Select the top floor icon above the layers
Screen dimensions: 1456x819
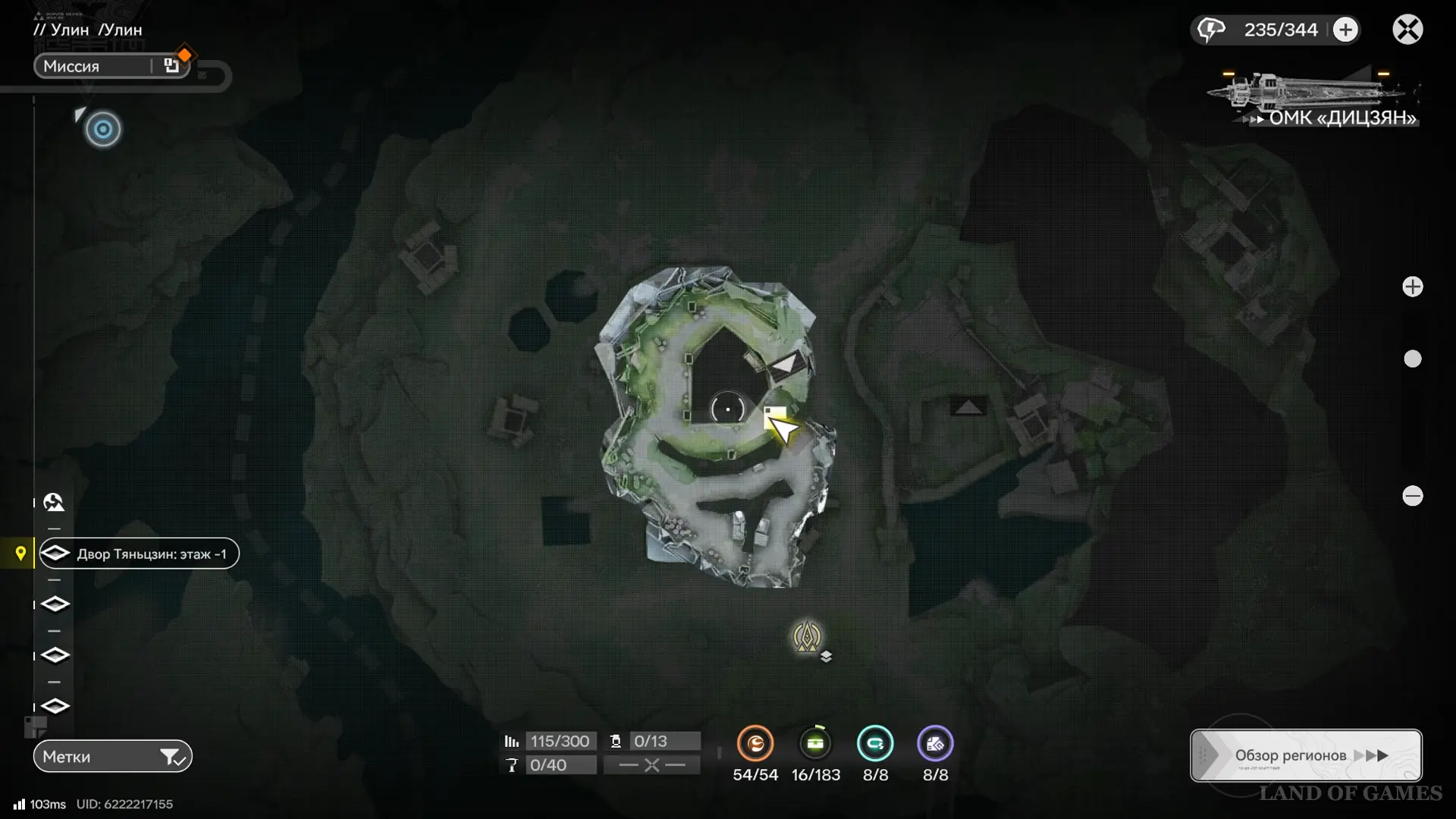point(54,502)
